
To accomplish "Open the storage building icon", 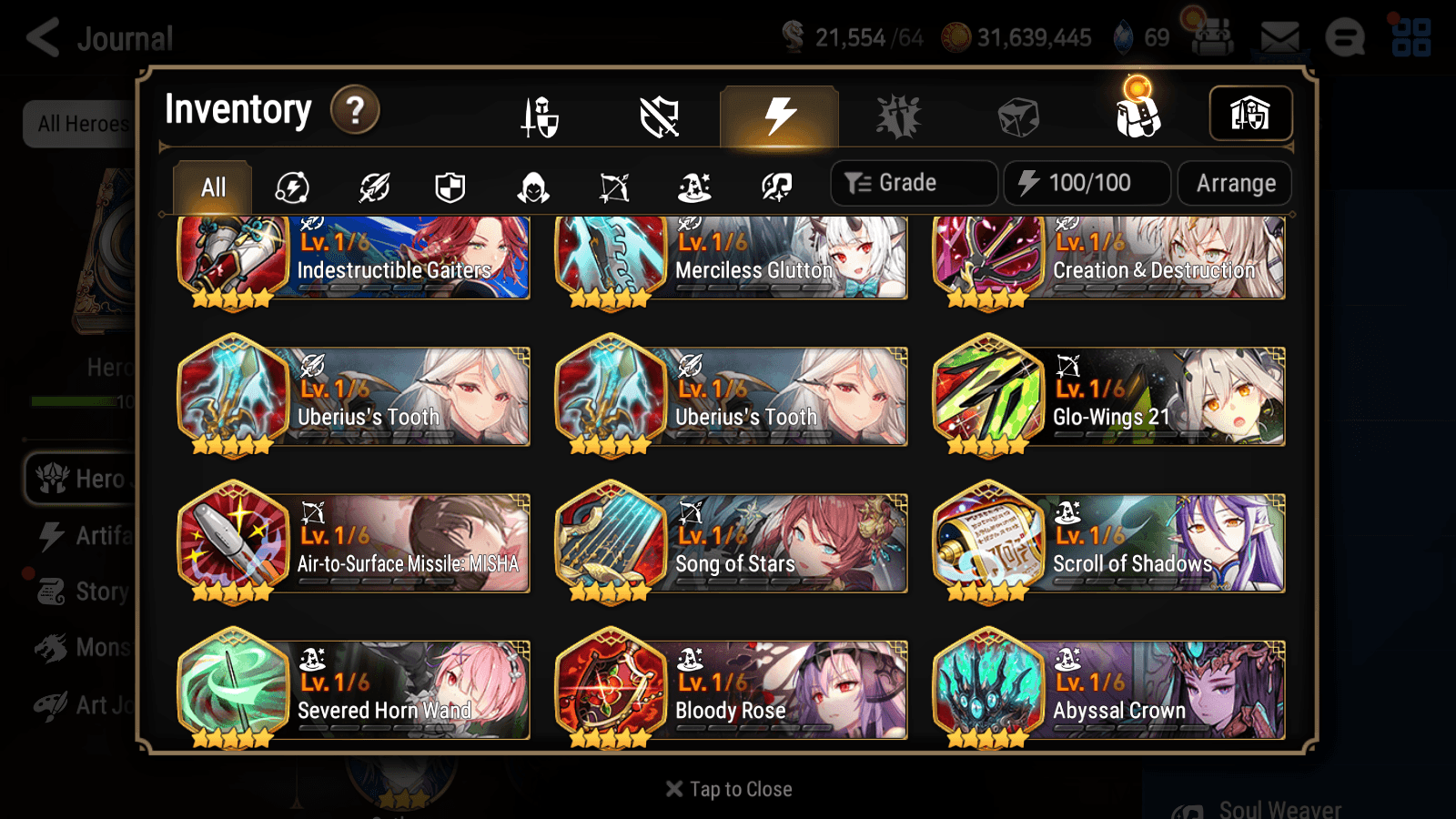I will pyautogui.click(x=1249, y=114).
